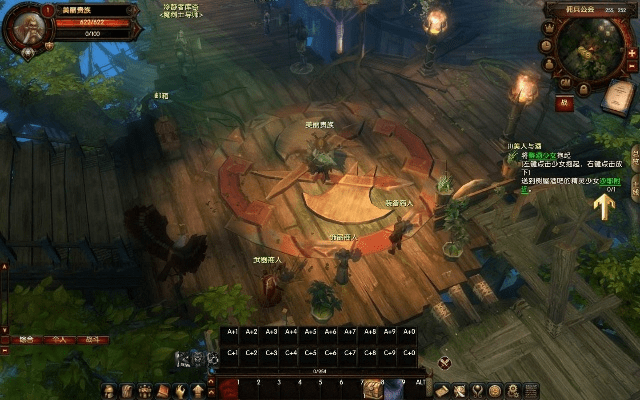Click the player portrait in the corner
Screen dimensions: 640x400
pos(22,27)
